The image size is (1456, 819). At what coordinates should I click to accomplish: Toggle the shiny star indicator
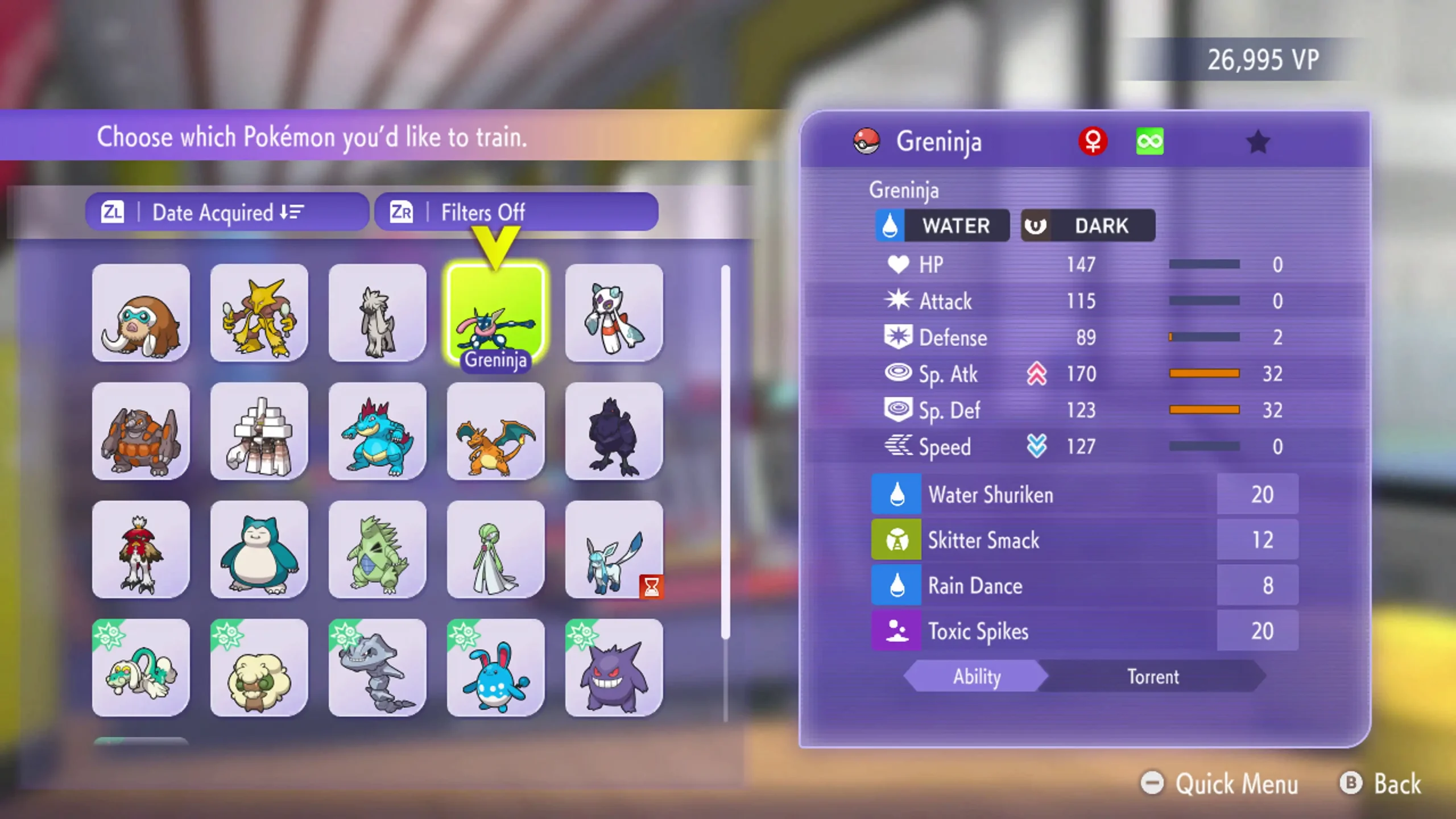(x=1259, y=143)
